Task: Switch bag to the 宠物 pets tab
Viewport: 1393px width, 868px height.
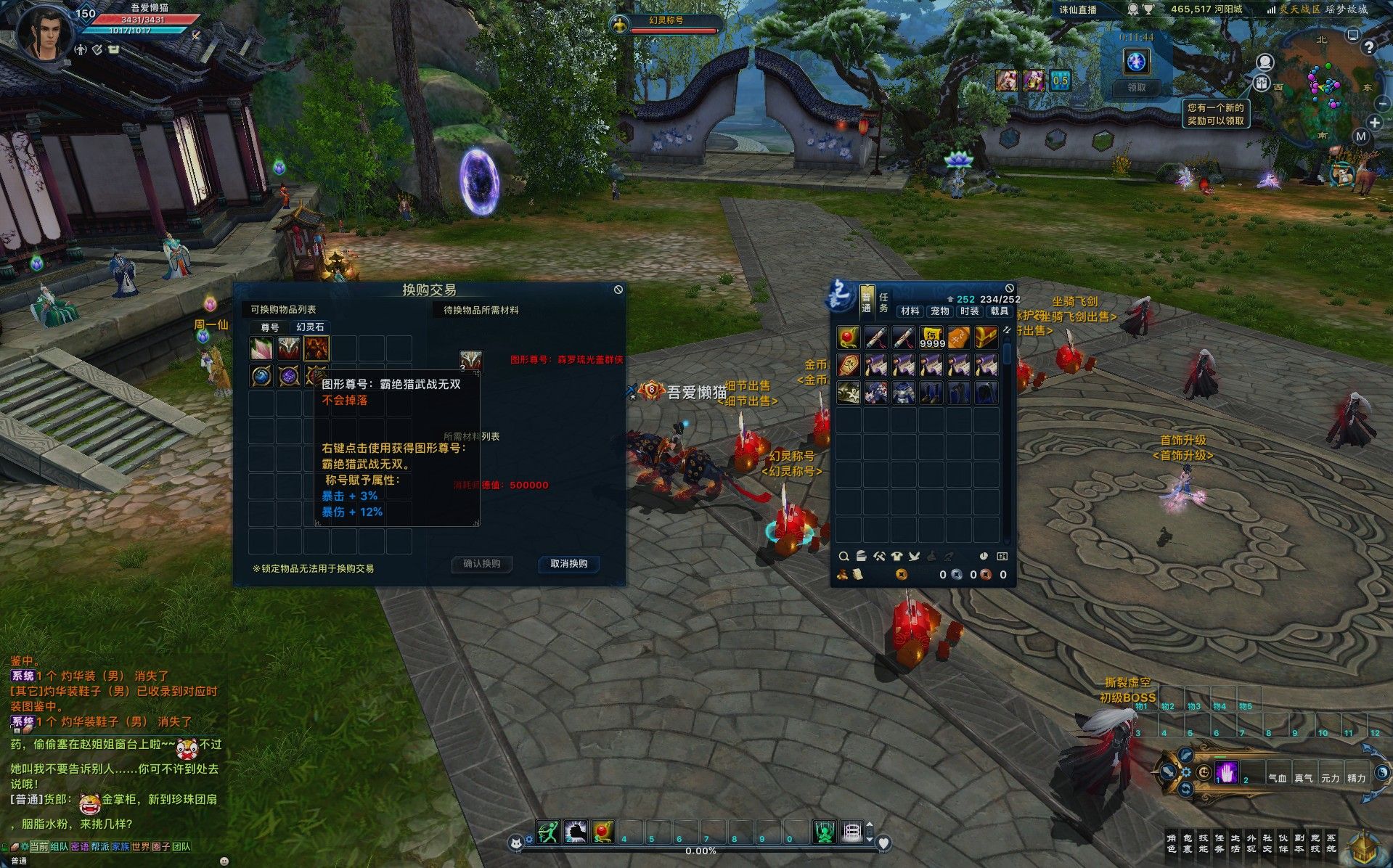Action: (939, 311)
